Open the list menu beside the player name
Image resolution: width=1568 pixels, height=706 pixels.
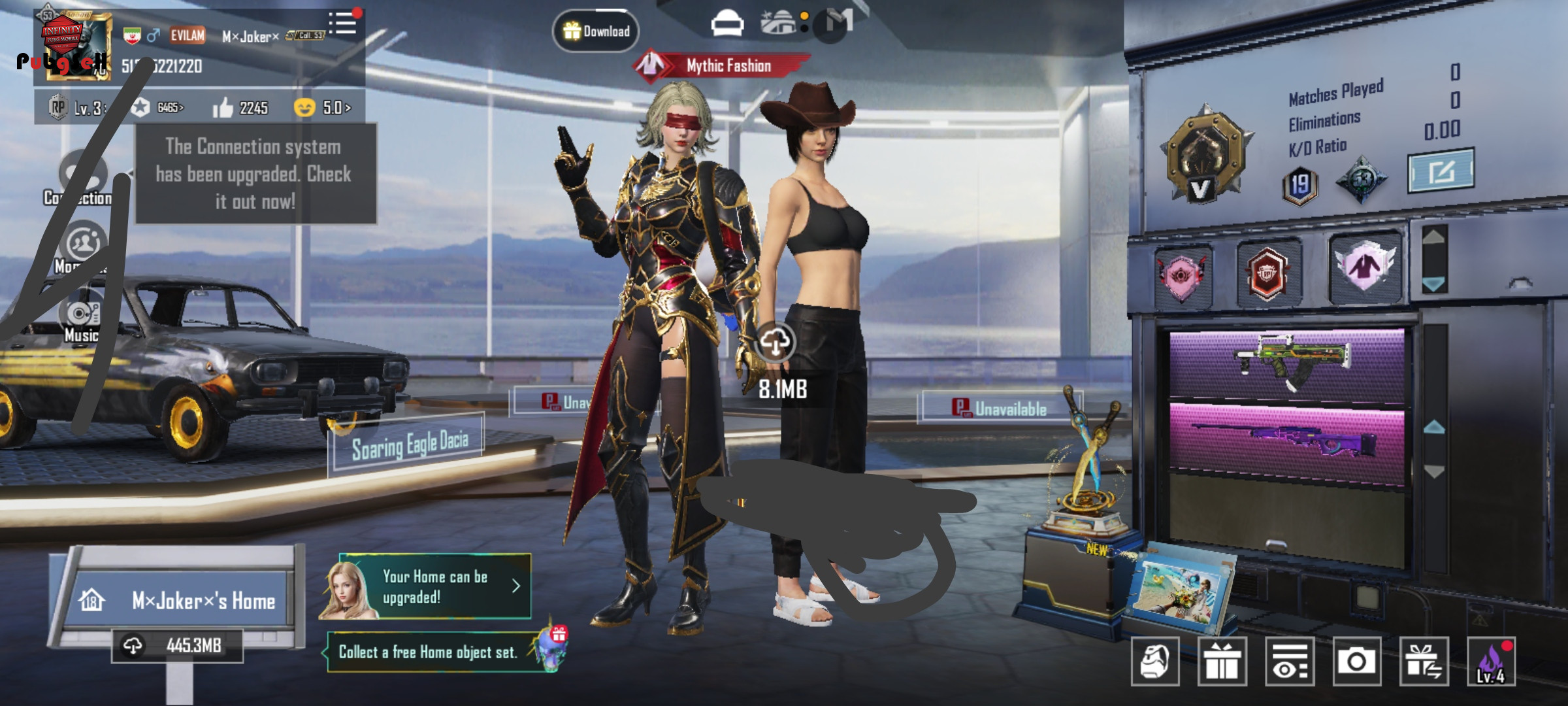343,24
